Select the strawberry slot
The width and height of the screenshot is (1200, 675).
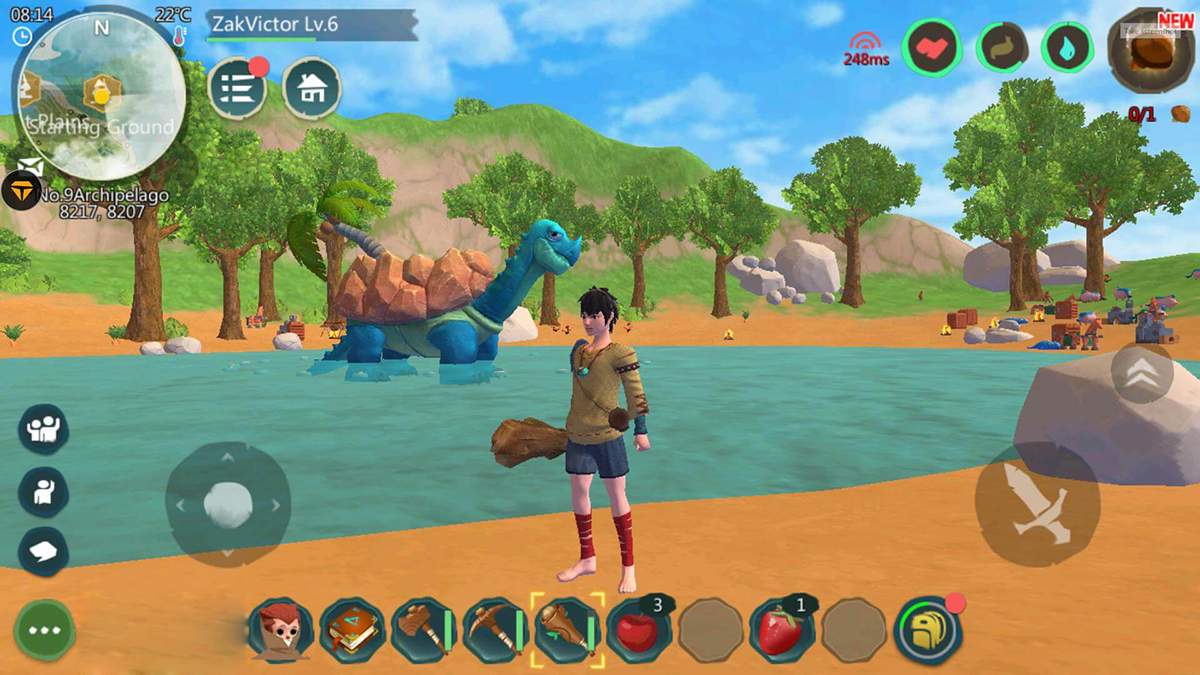[782, 630]
